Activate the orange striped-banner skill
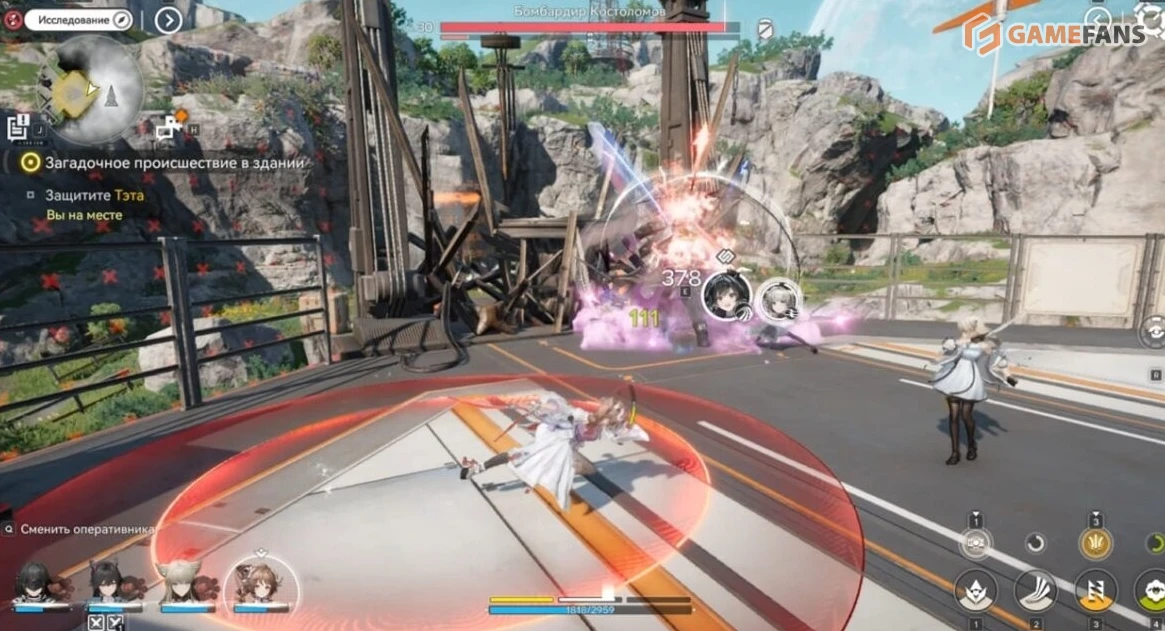The width and height of the screenshot is (1165, 631). click(1095, 592)
